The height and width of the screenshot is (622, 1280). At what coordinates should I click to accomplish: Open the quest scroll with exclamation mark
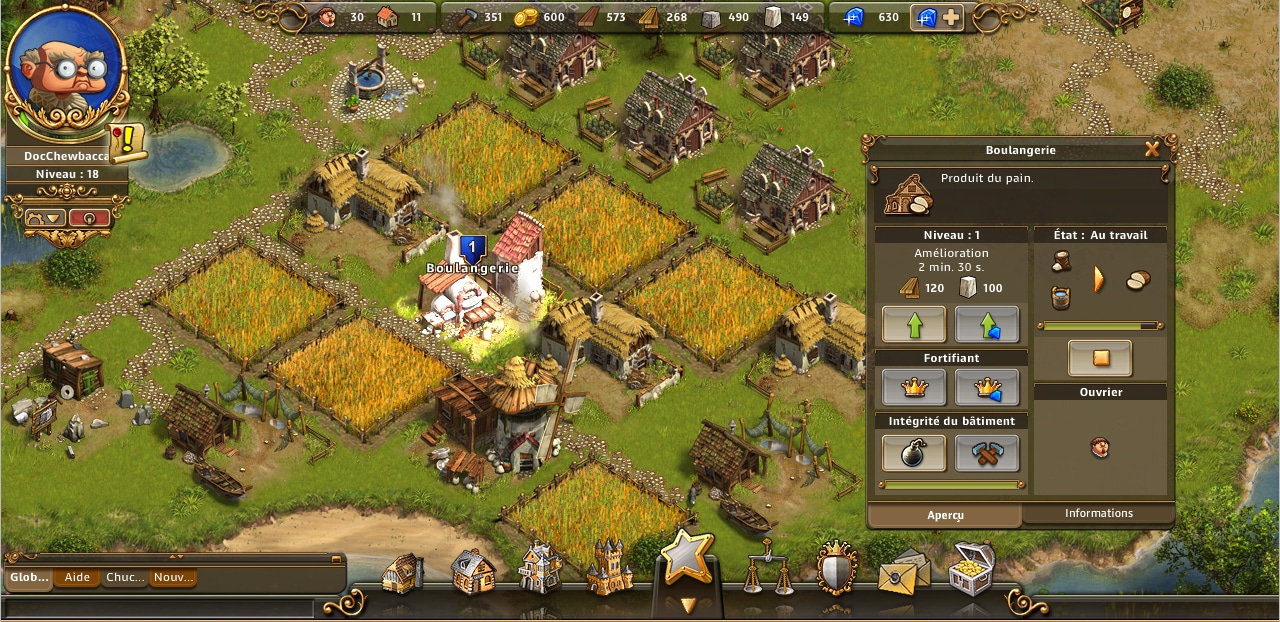[x=128, y=143]
